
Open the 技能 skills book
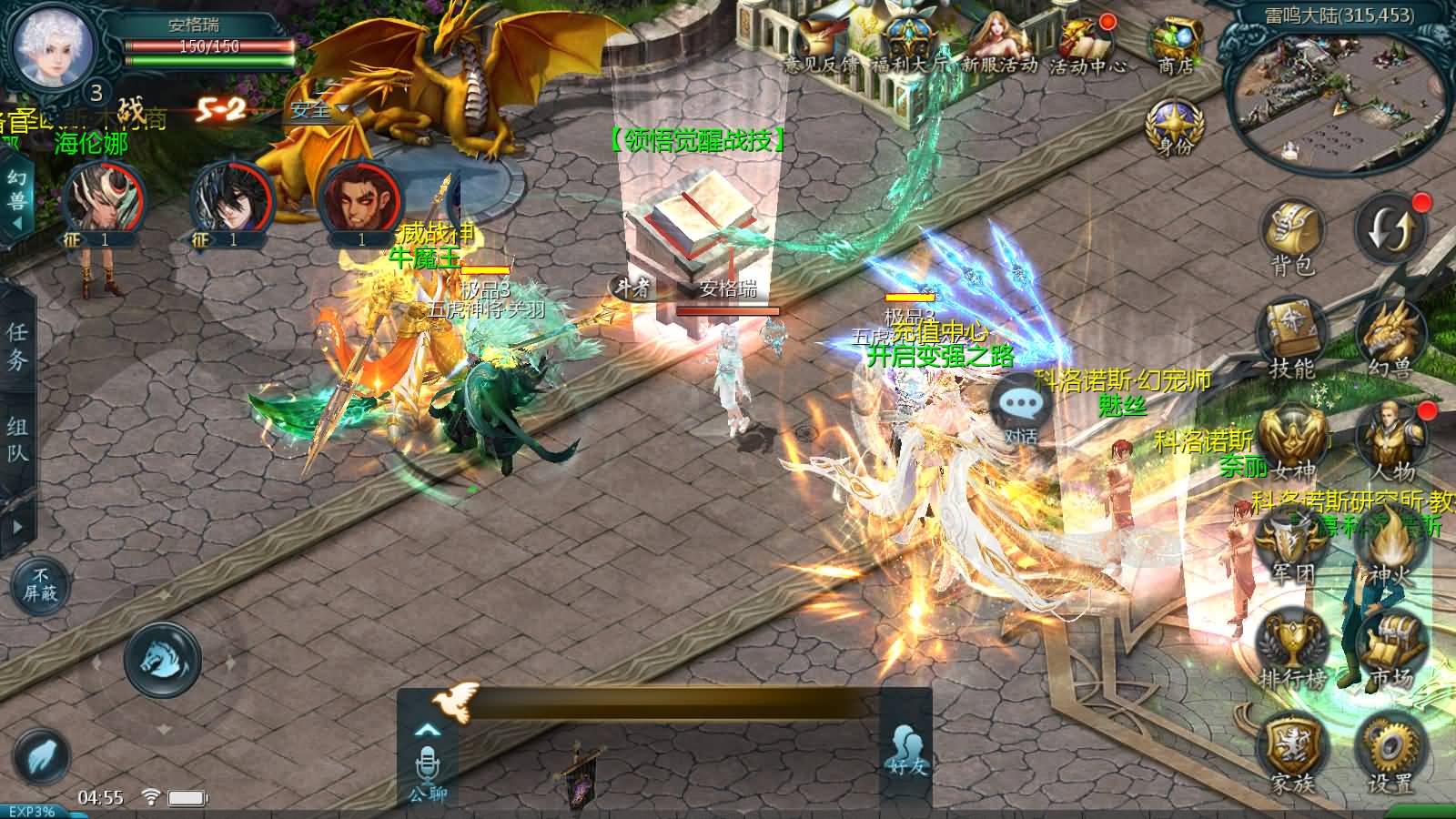click(1292, 337)
